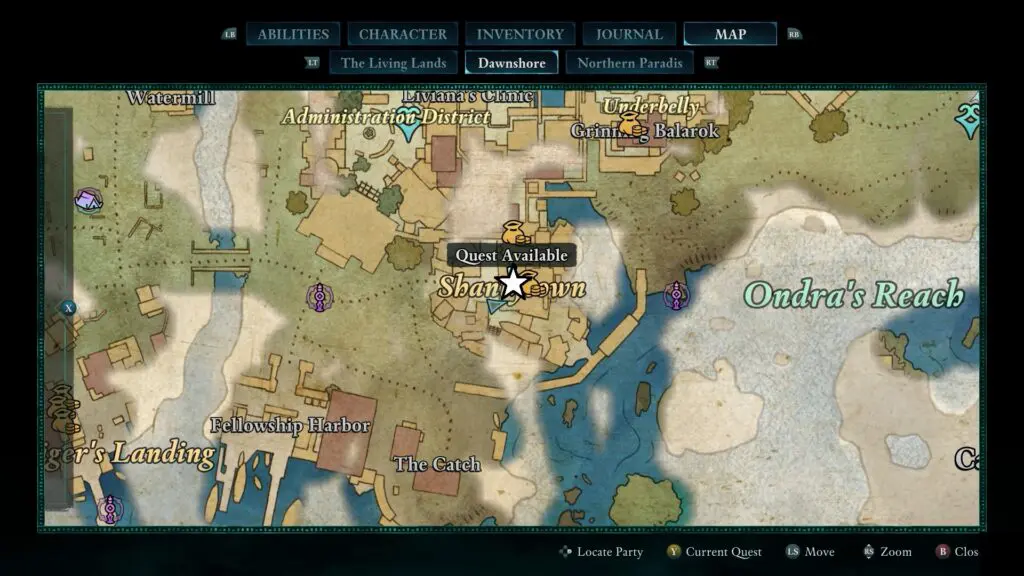Select the Grinning Balarok merchant marker
This screenshot has height=576, width=1024.
click(630, 126)
